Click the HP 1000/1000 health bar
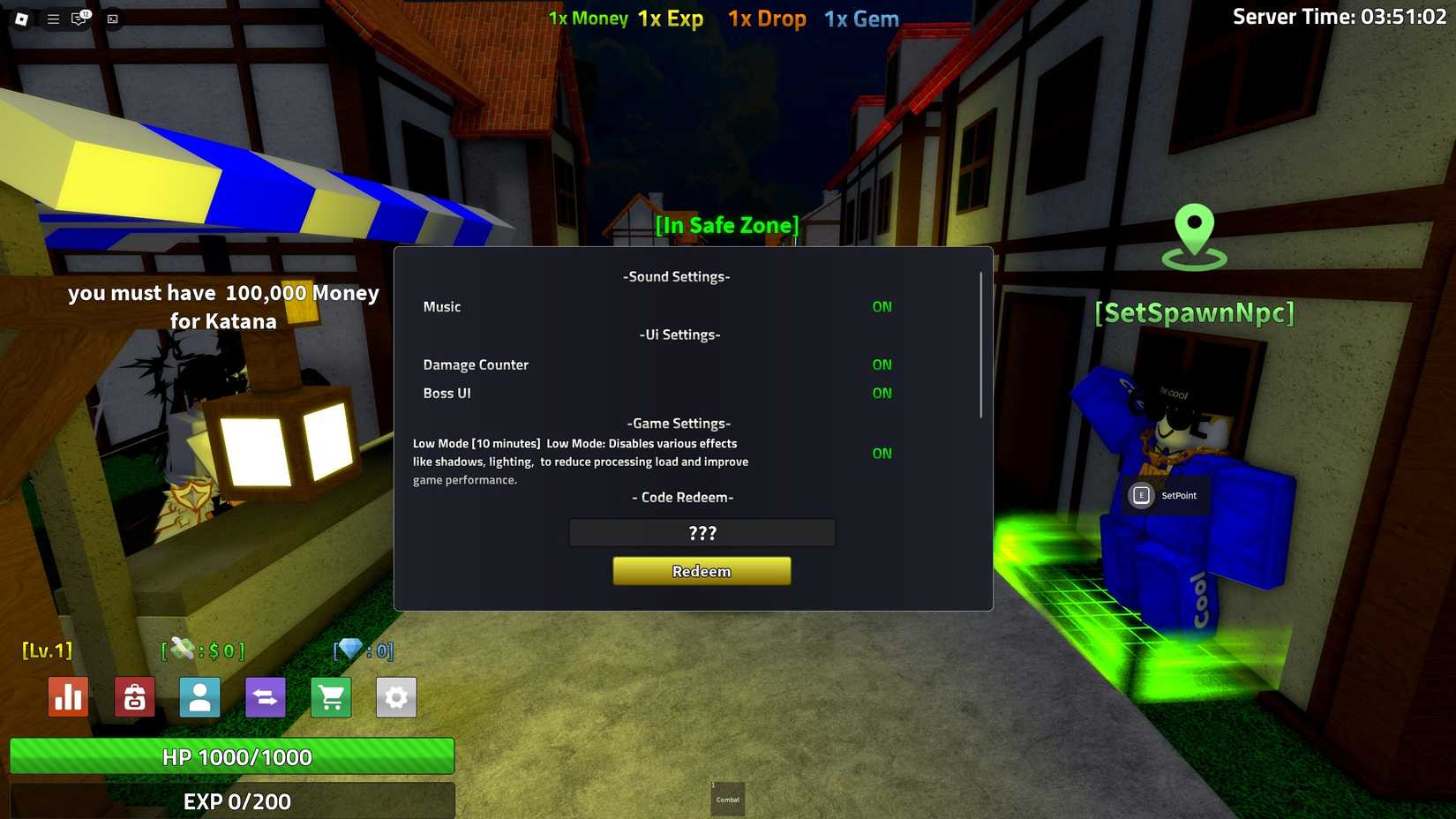The height and width of the screenshot is (819, 1456). (232, 756)
